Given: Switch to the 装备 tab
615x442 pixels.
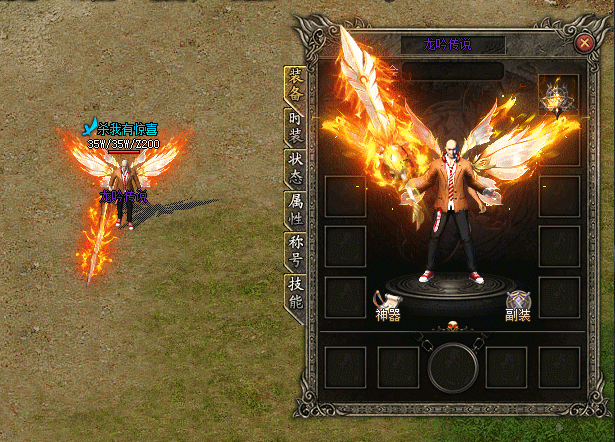Looking at the screenshot, I should tap(295, 86).
